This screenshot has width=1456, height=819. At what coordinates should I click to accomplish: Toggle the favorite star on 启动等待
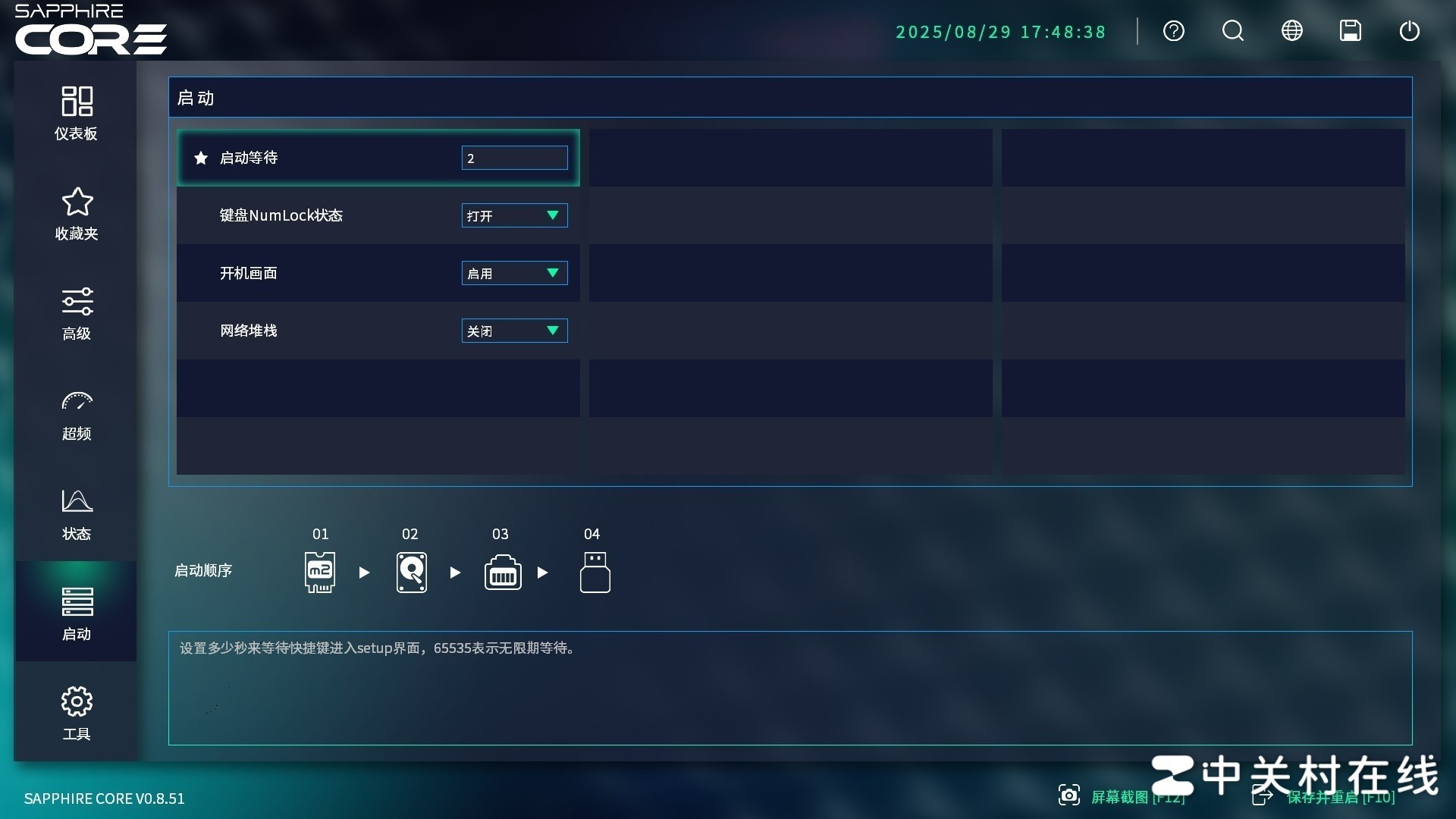tap(200, 158)
